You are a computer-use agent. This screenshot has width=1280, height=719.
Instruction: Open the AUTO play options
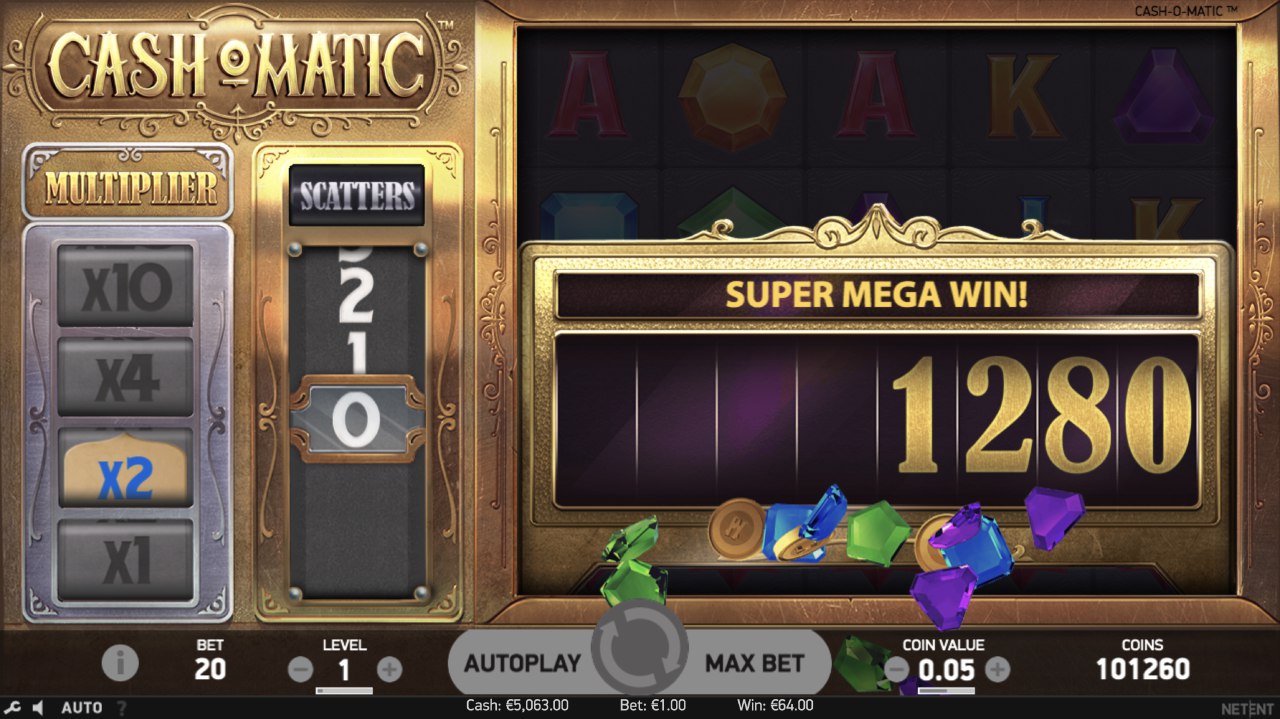click(x=82, y=708)
